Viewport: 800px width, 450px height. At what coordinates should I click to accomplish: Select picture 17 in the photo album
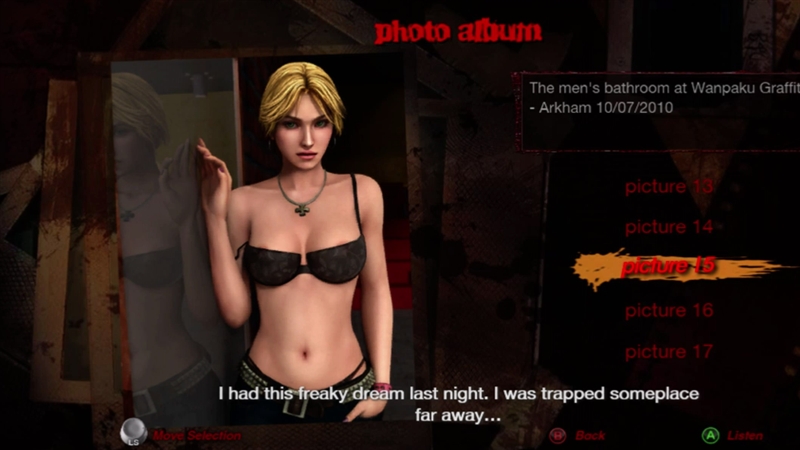coord(669,352)
